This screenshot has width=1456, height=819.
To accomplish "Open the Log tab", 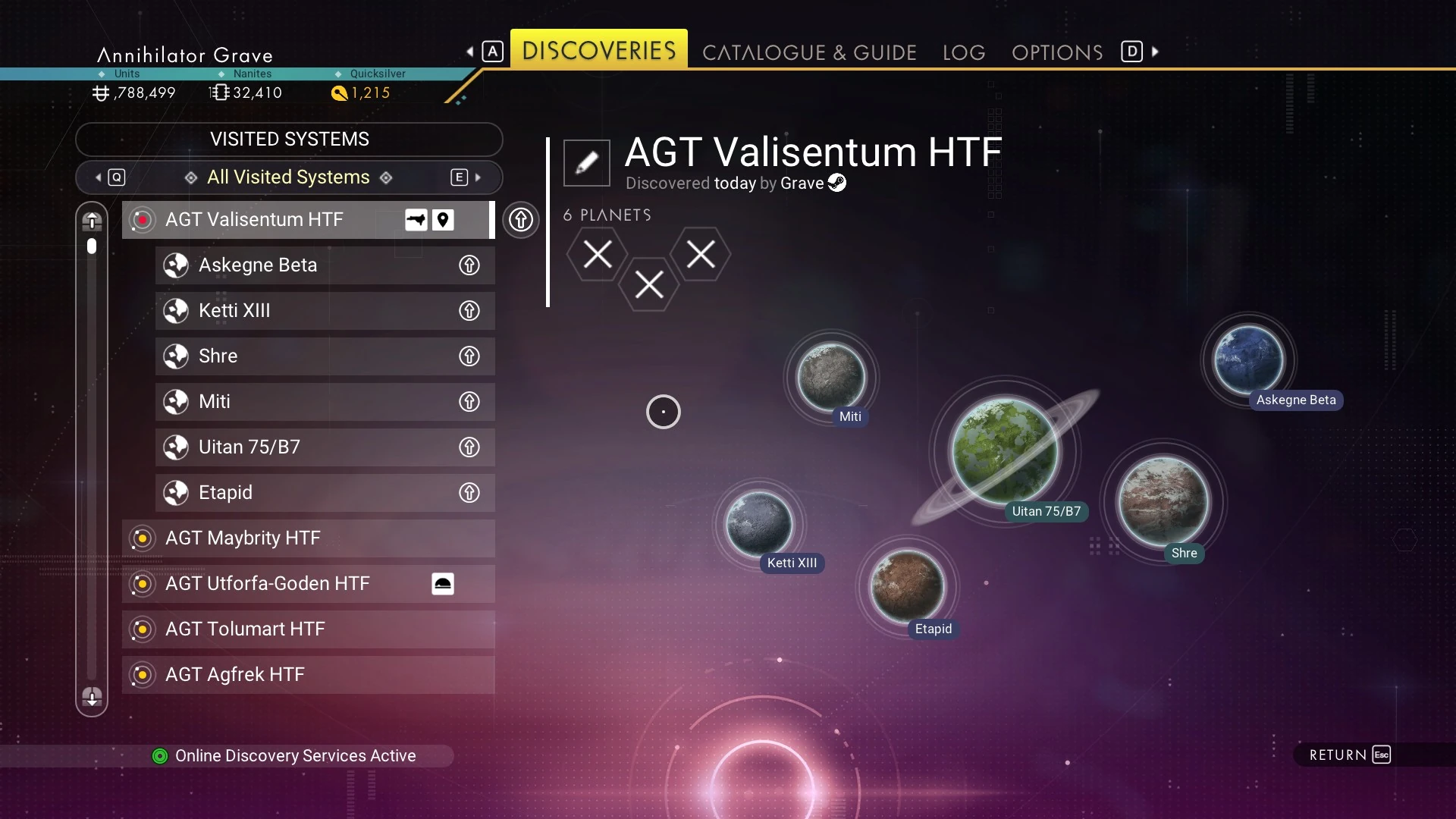I will point(964,52).
